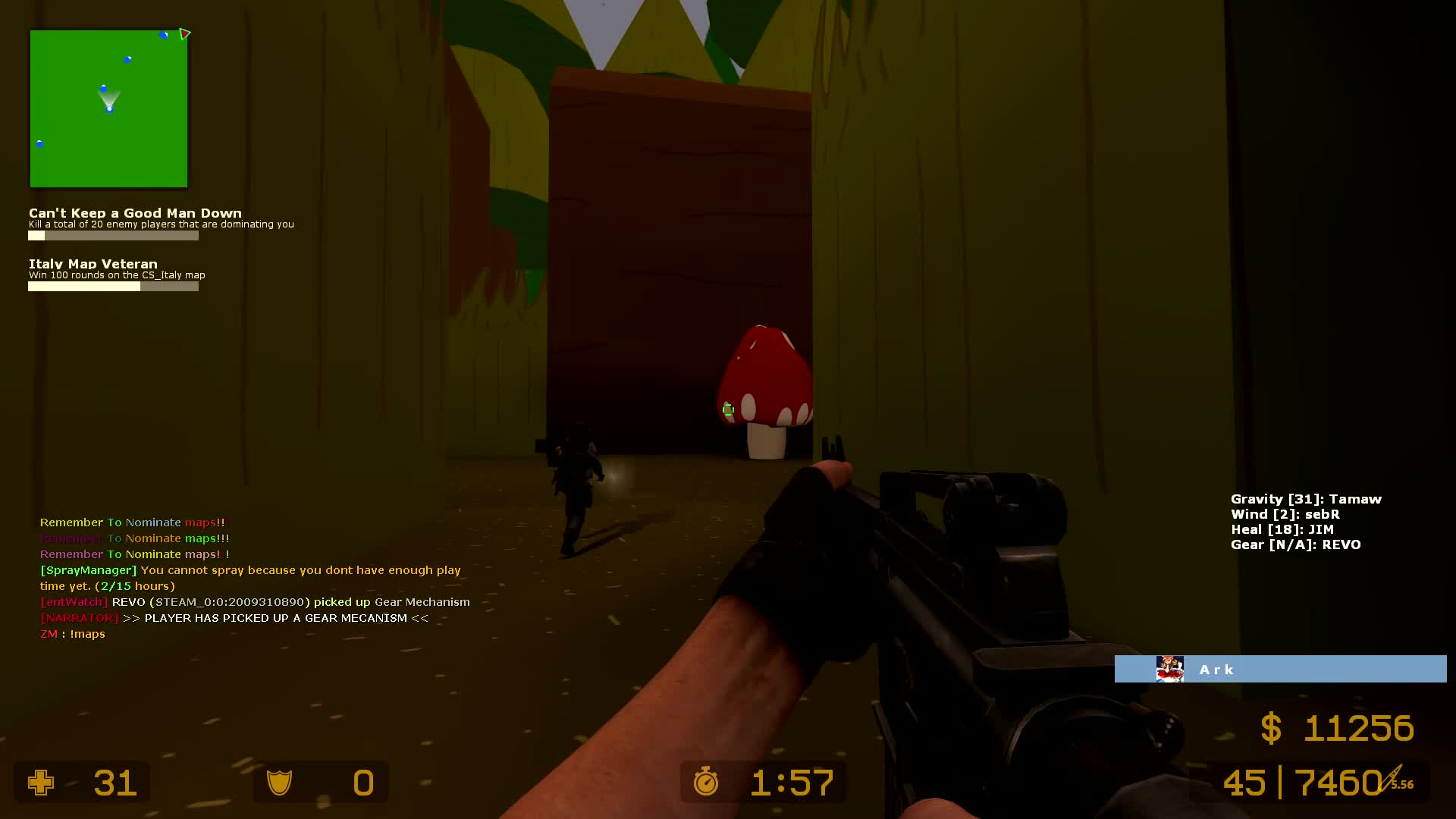Click the NARRATOR gear mechanism announcement
Screen dimensions: 1456x819
coord(234,618)
